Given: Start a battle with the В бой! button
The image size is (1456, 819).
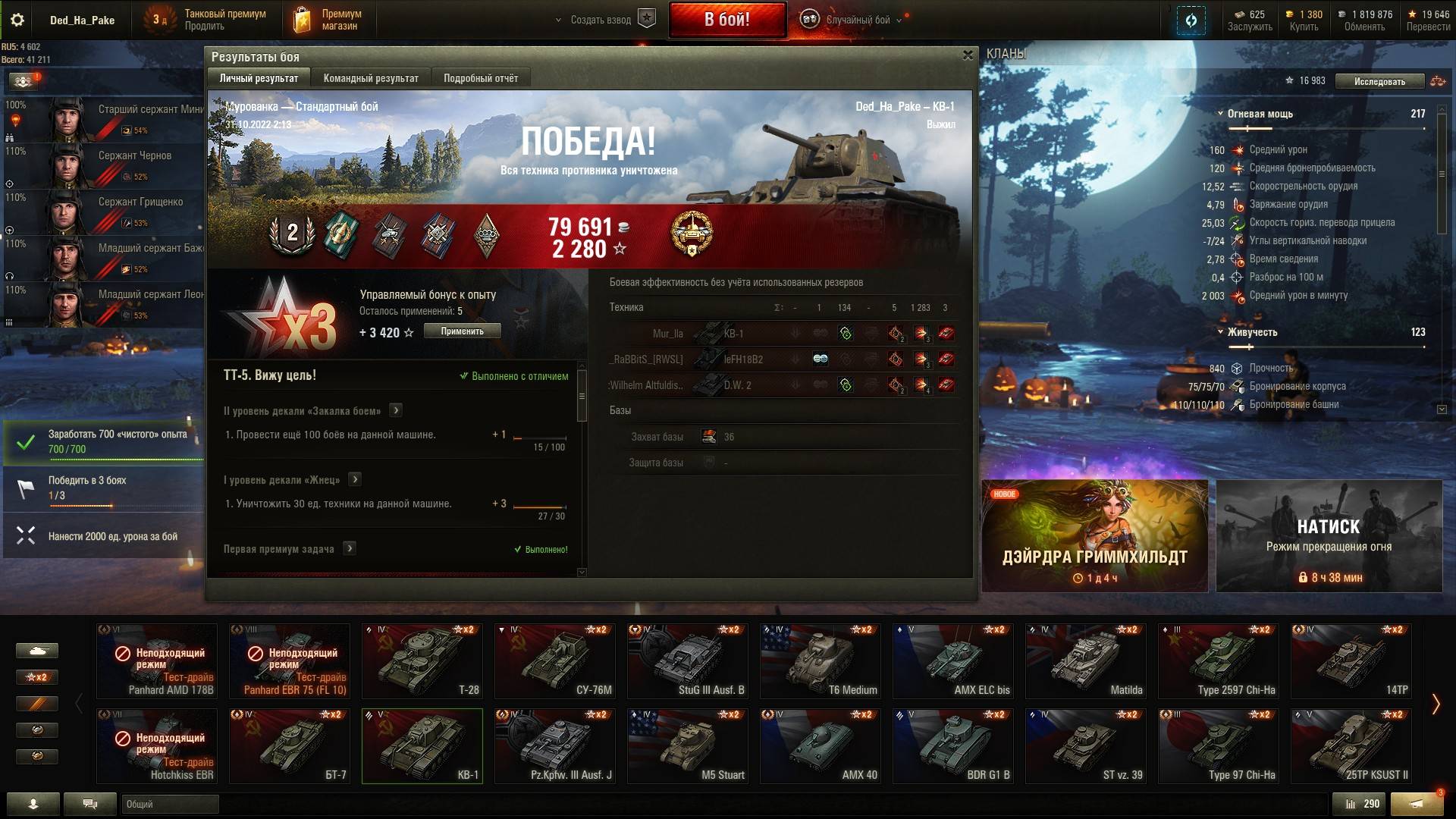Looking at the screenshot, I should click(x=726, y=20).
